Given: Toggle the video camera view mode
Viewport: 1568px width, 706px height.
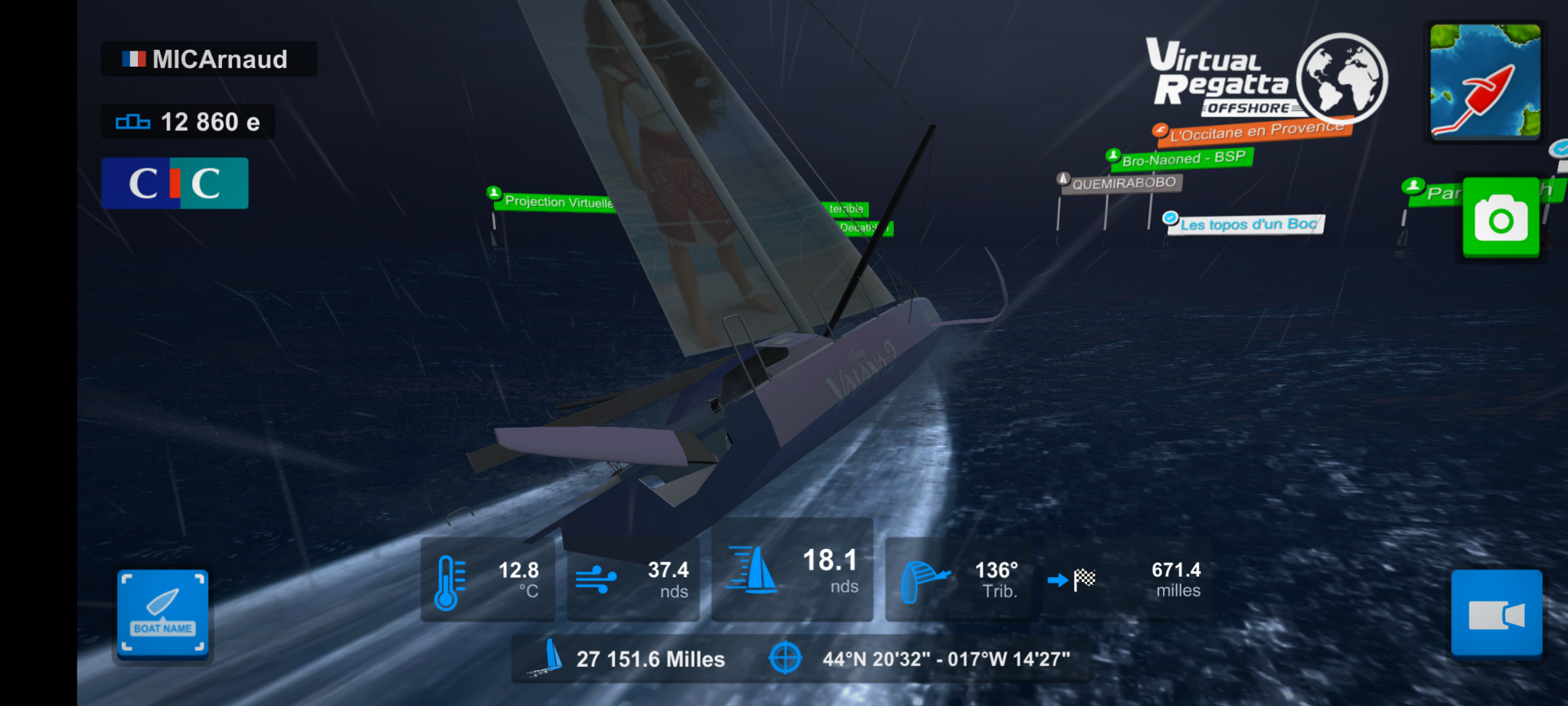Looking at the screenshot, I should tap(1498, 614).
